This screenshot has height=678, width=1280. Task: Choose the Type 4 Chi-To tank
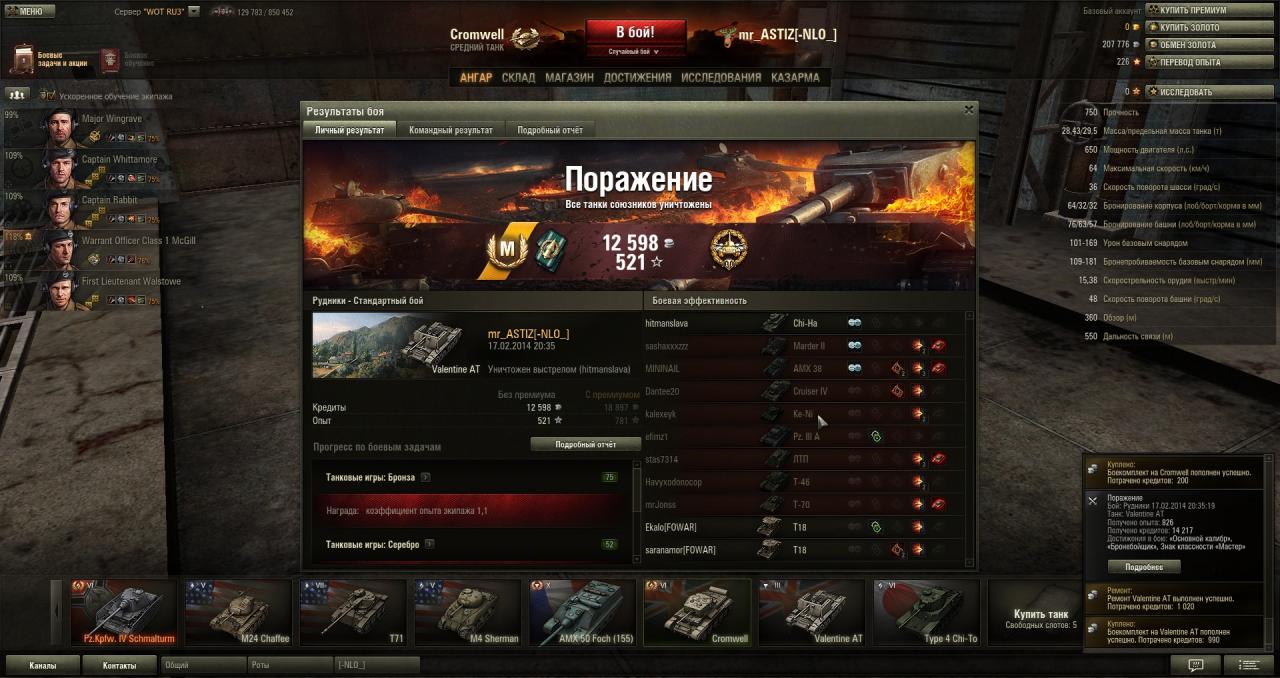click(x=926, y=612)
